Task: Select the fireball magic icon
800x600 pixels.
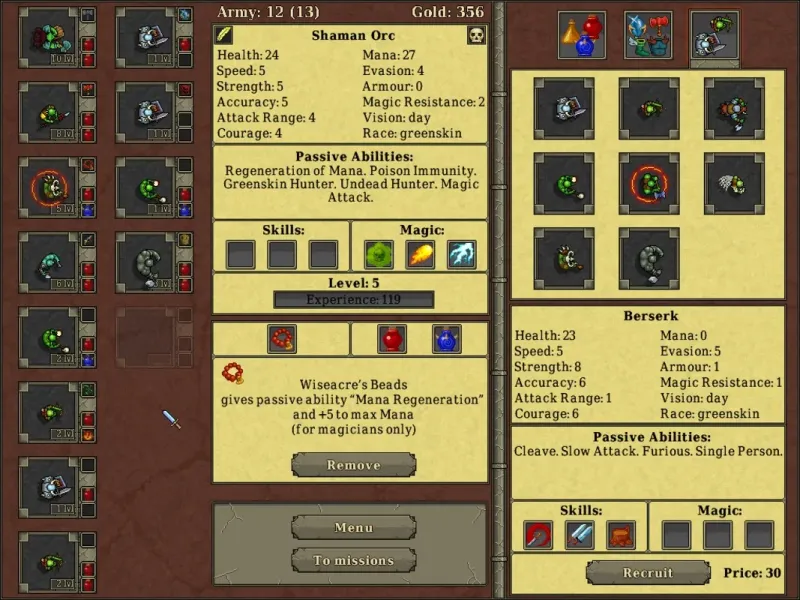Action: click(x=420, y=254)
